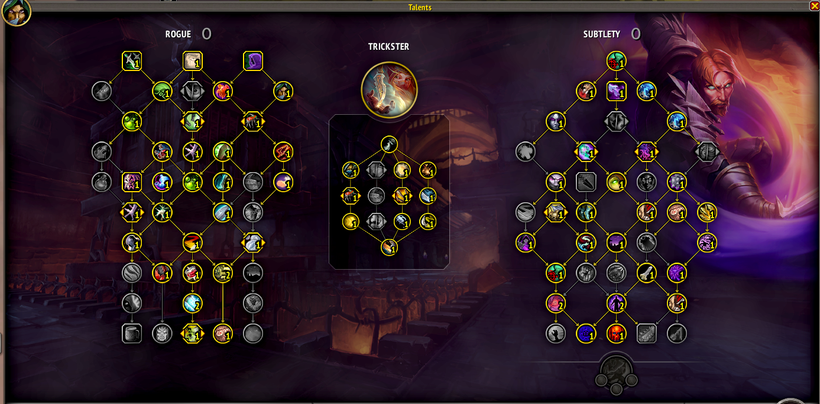Viewport: 820px width, 404px height.
Task: Click the character portrait in the corner
Action: click(x=19, y=11)
